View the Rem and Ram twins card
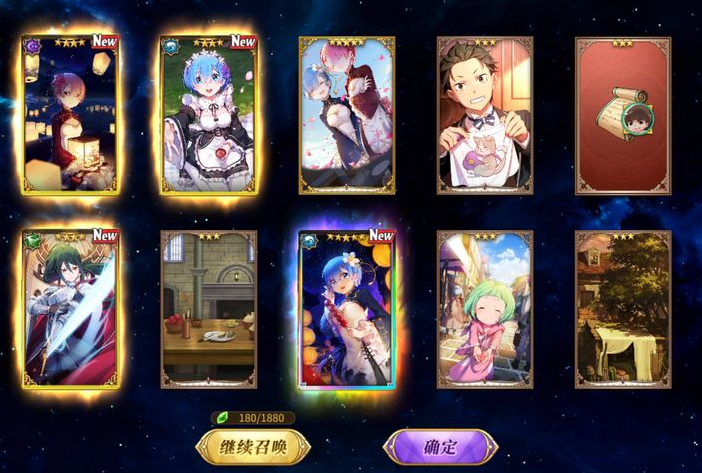Image resolution: width=702 pixels, height=473 pixels. click(x=347, y=115)
